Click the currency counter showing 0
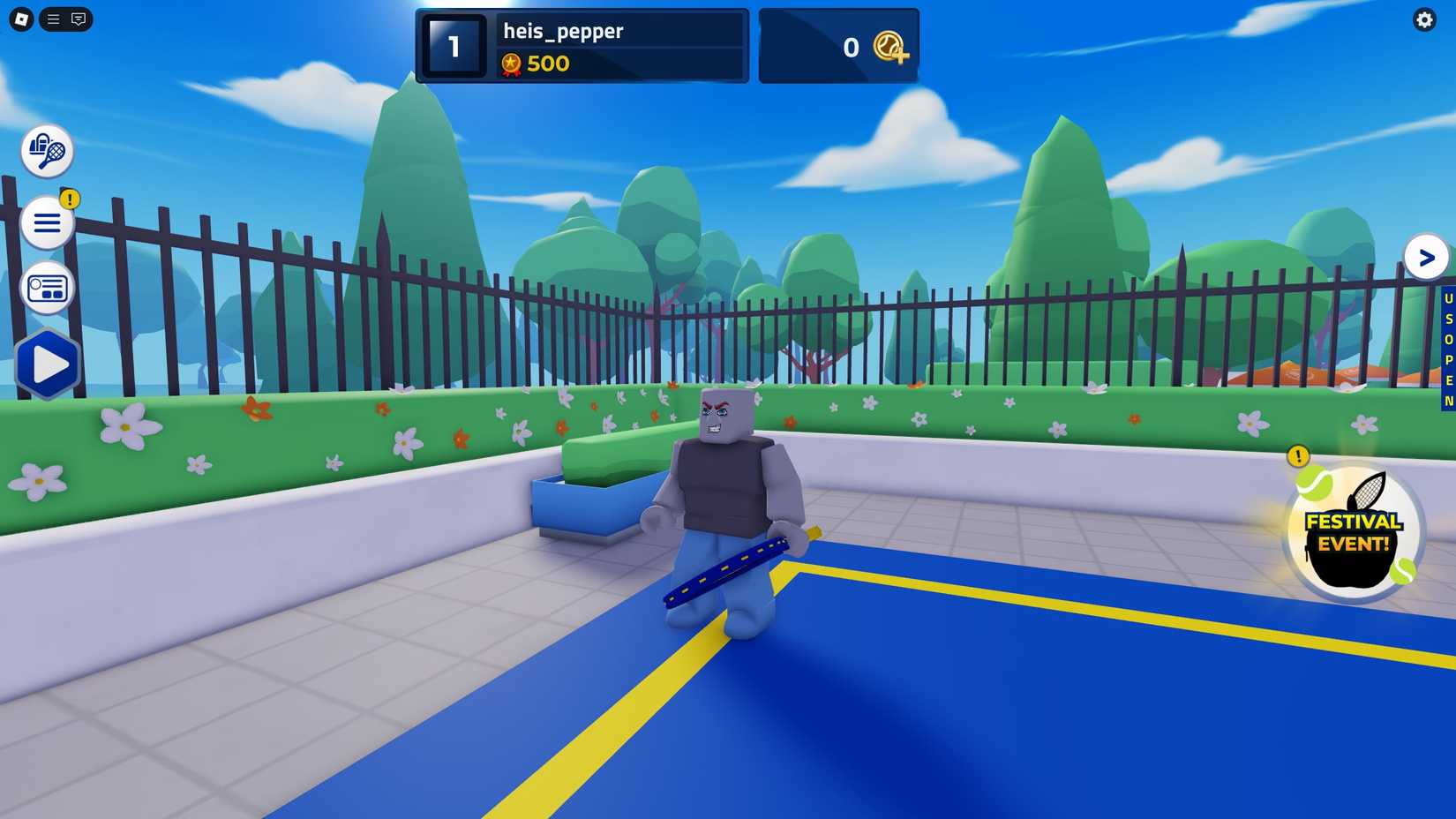The width and height of the screenshot is (1456, 819). pos(850,47)
